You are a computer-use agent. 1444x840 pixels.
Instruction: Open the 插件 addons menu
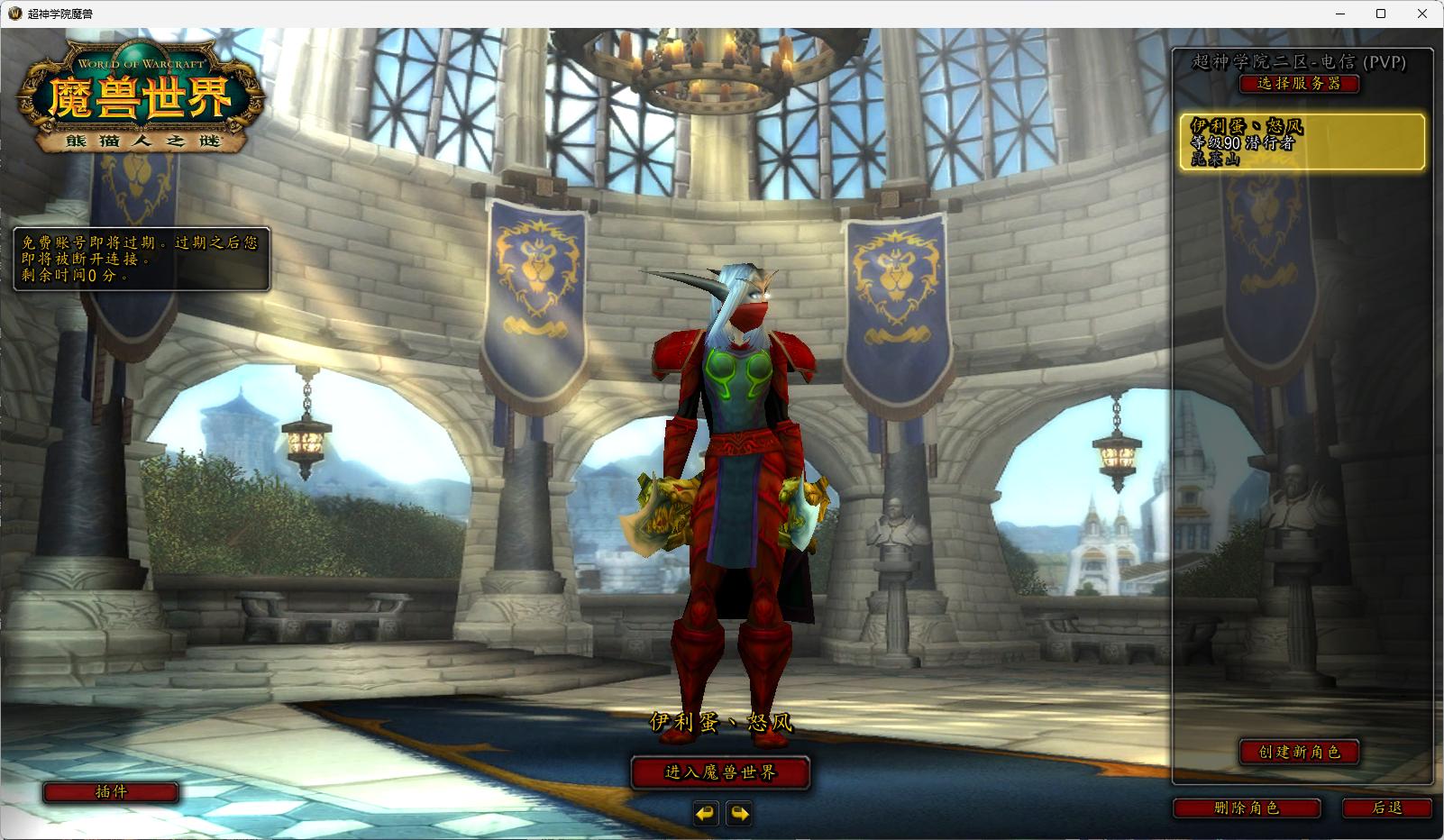pos(111,792)
